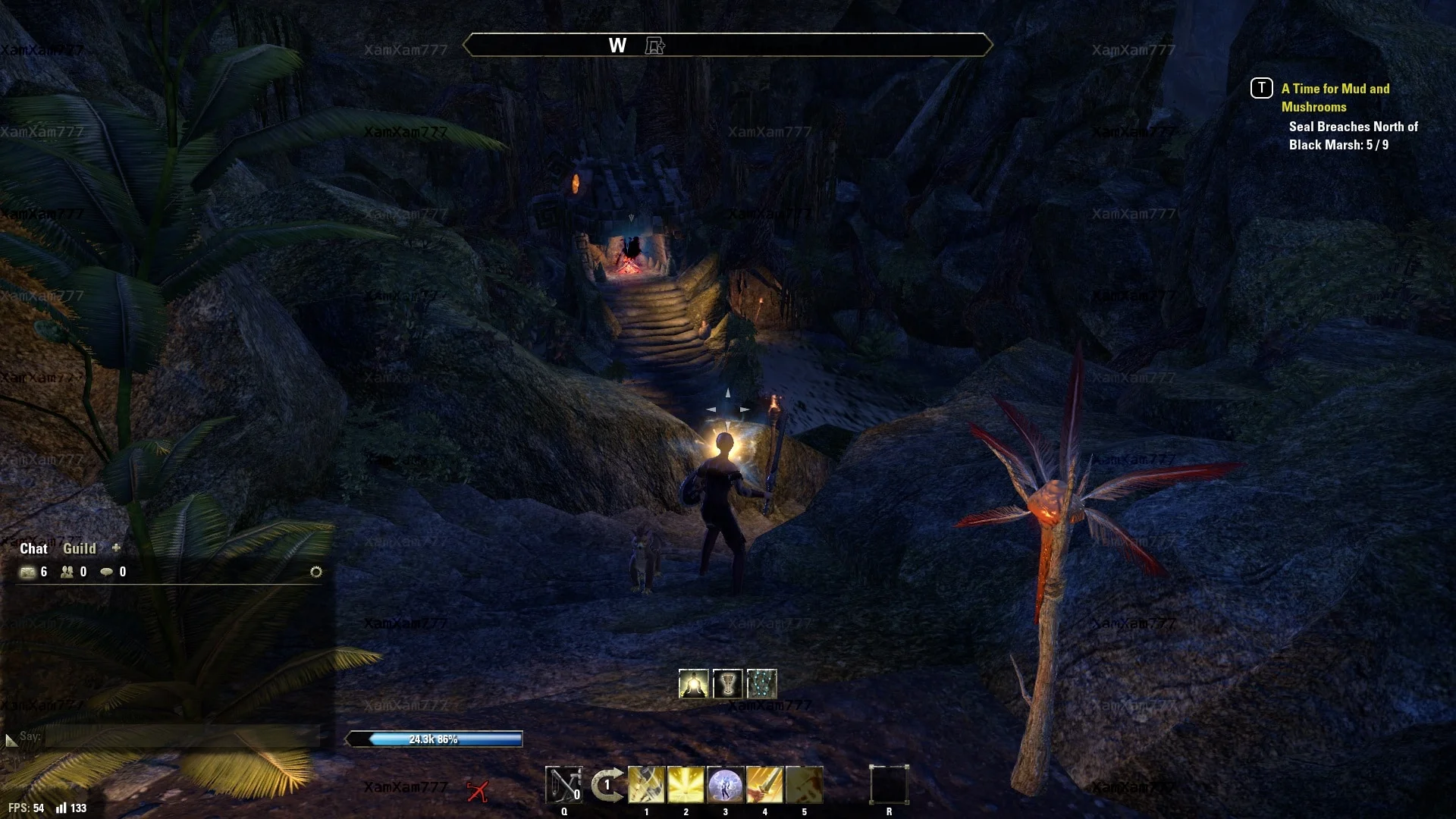
Task: Select the Chat tab
Action: (33, 548)
